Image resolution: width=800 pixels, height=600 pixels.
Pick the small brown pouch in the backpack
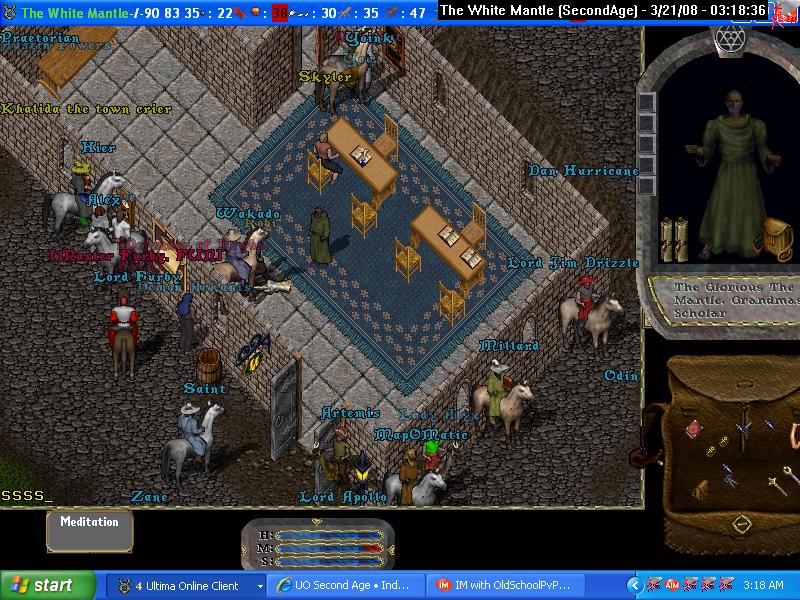point(700,488)
